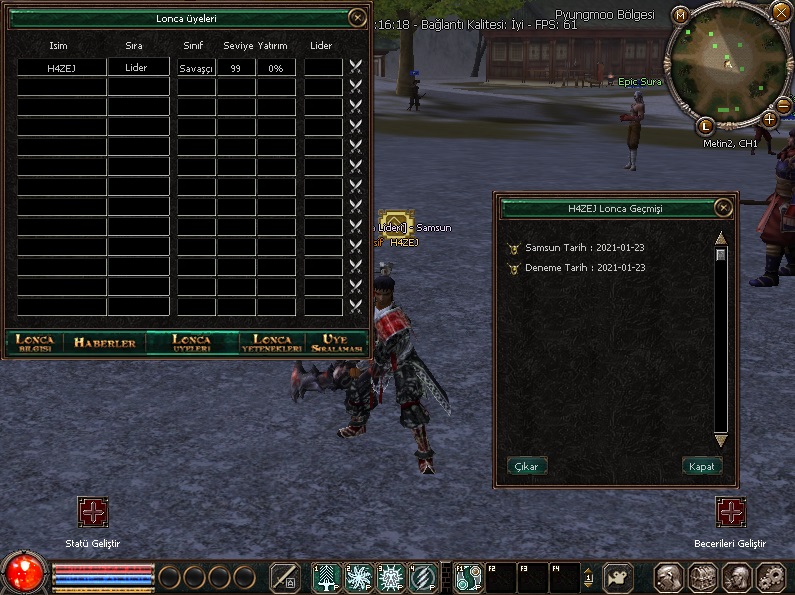Open the Statü Geliştir red plus icon
The image size is (795, 595).
point(93,512)
